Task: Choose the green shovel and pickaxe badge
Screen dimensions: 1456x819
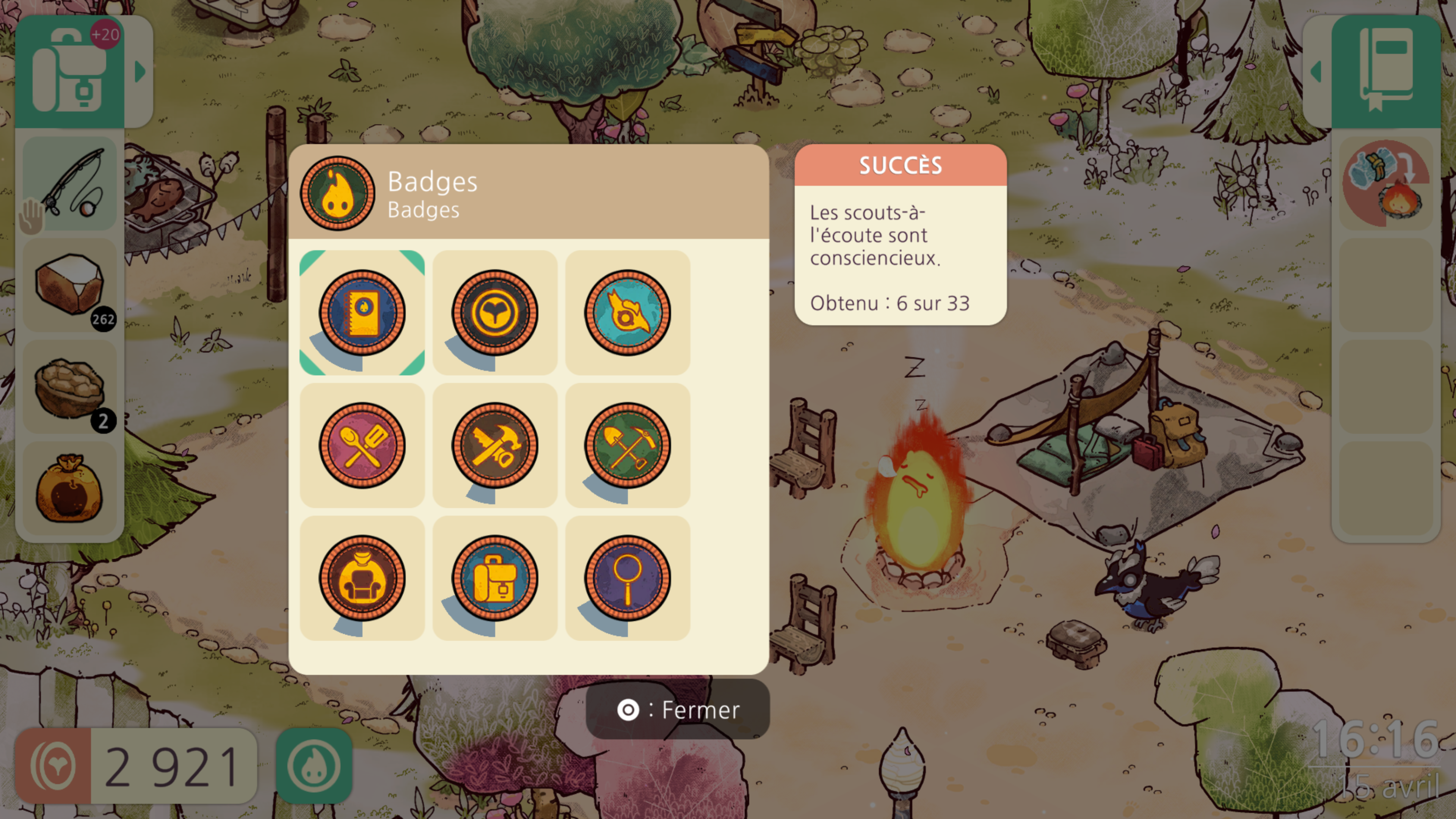Action: pyautogui.click(x=628, y=446)
